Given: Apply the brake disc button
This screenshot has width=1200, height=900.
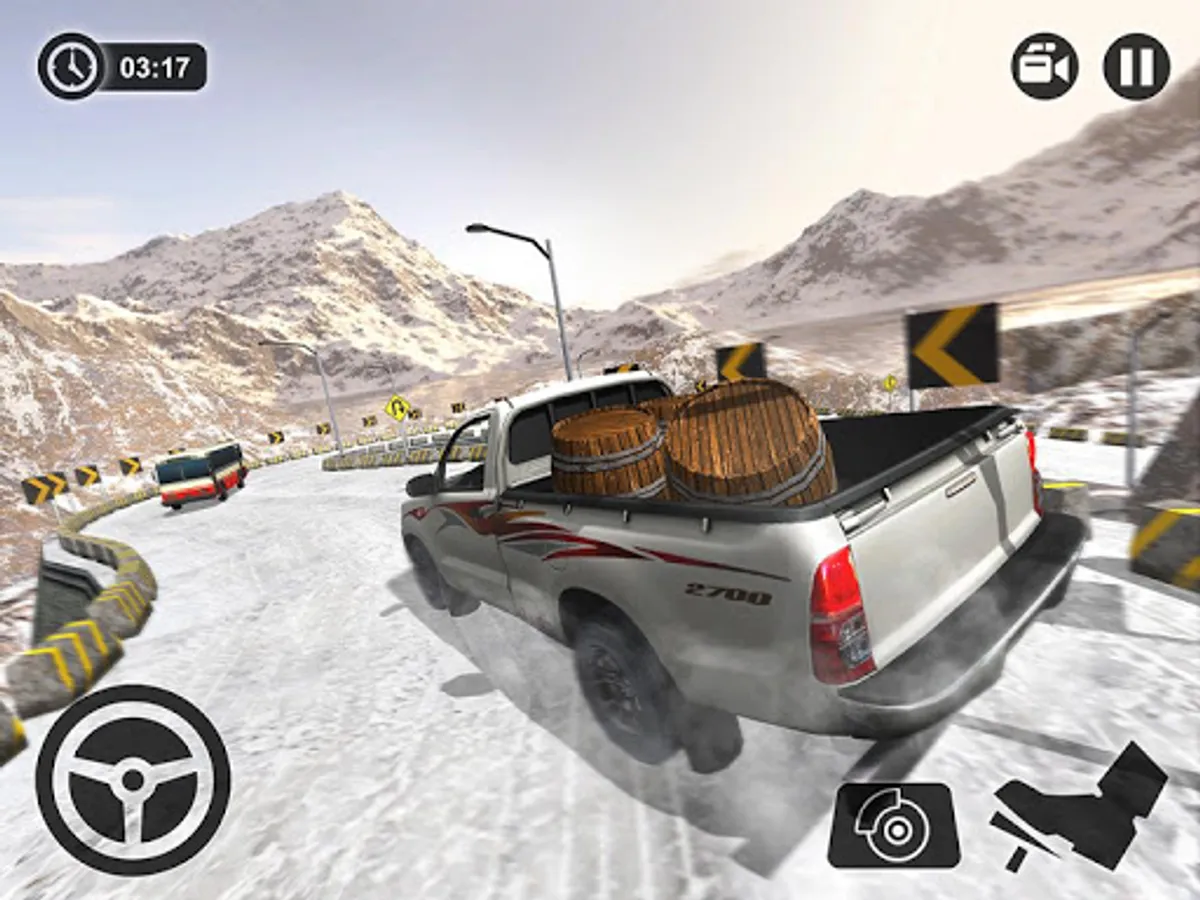Looking at the screenshot, I should [894, 825].
